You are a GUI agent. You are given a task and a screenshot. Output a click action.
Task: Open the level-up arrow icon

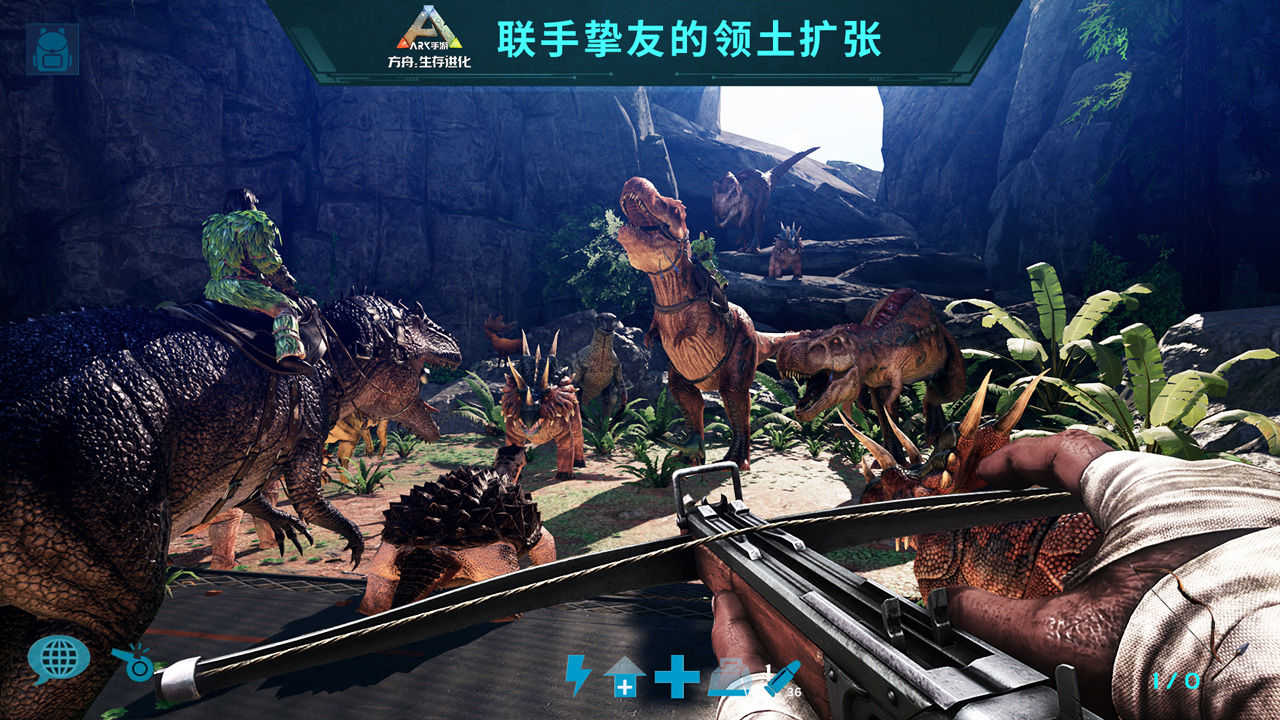click(625, 678)
